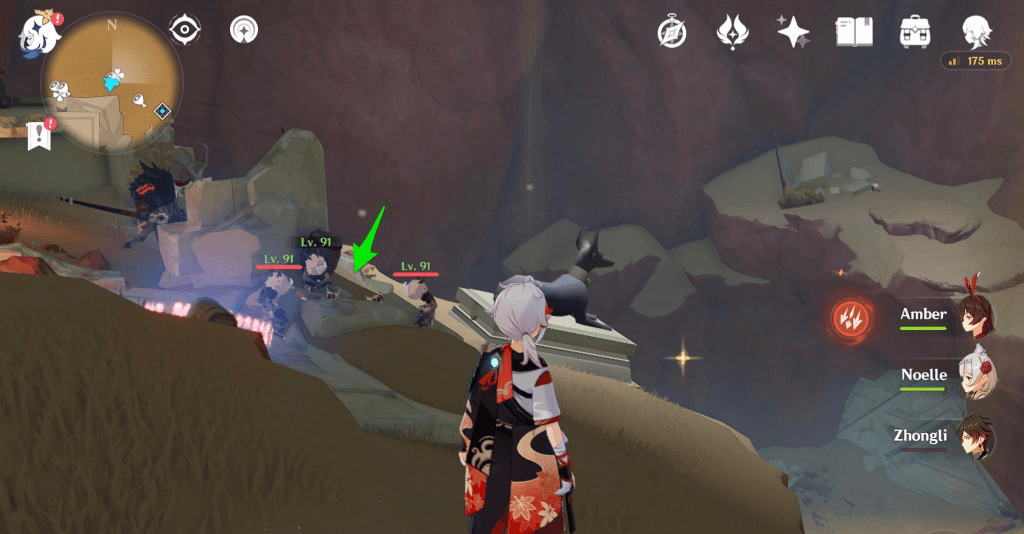
Task: Open the compass events icon
Action: [671, 32]
